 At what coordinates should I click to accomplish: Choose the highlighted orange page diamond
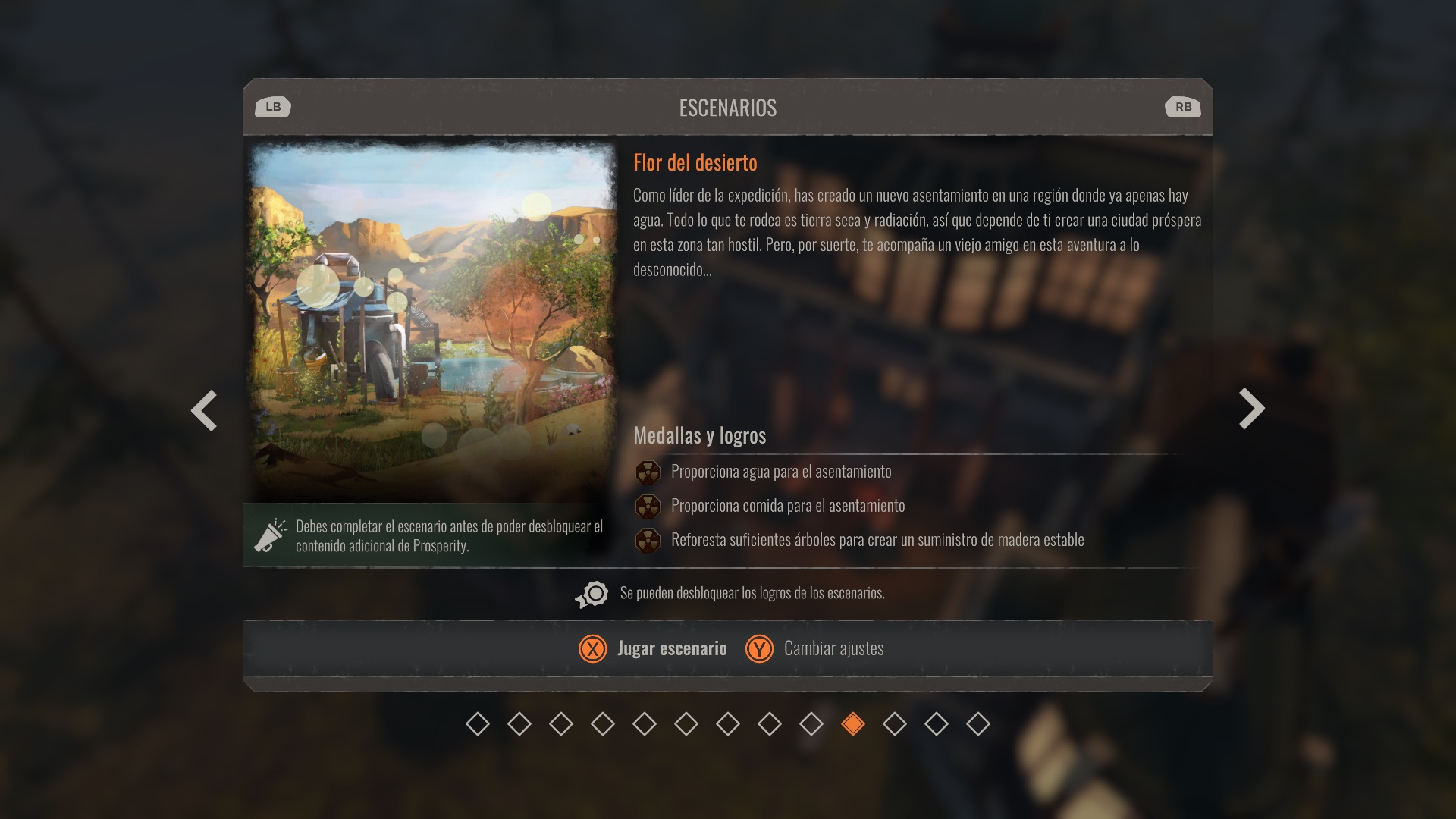(x=853, y=724)
